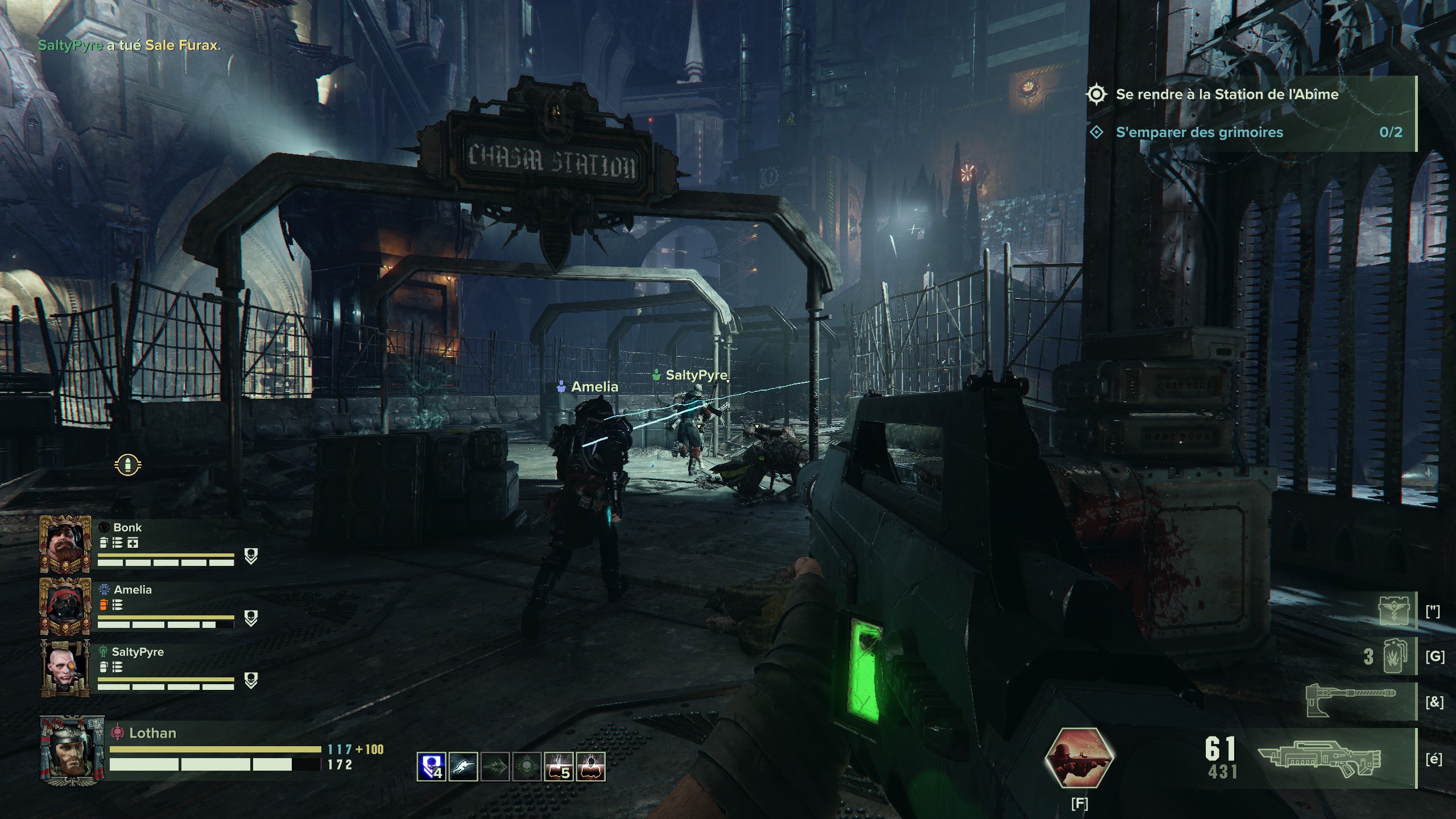This screenshot has width=1456, height=819.
Task: Select the dimmed skull emblem buff icon
Action: 527,766
